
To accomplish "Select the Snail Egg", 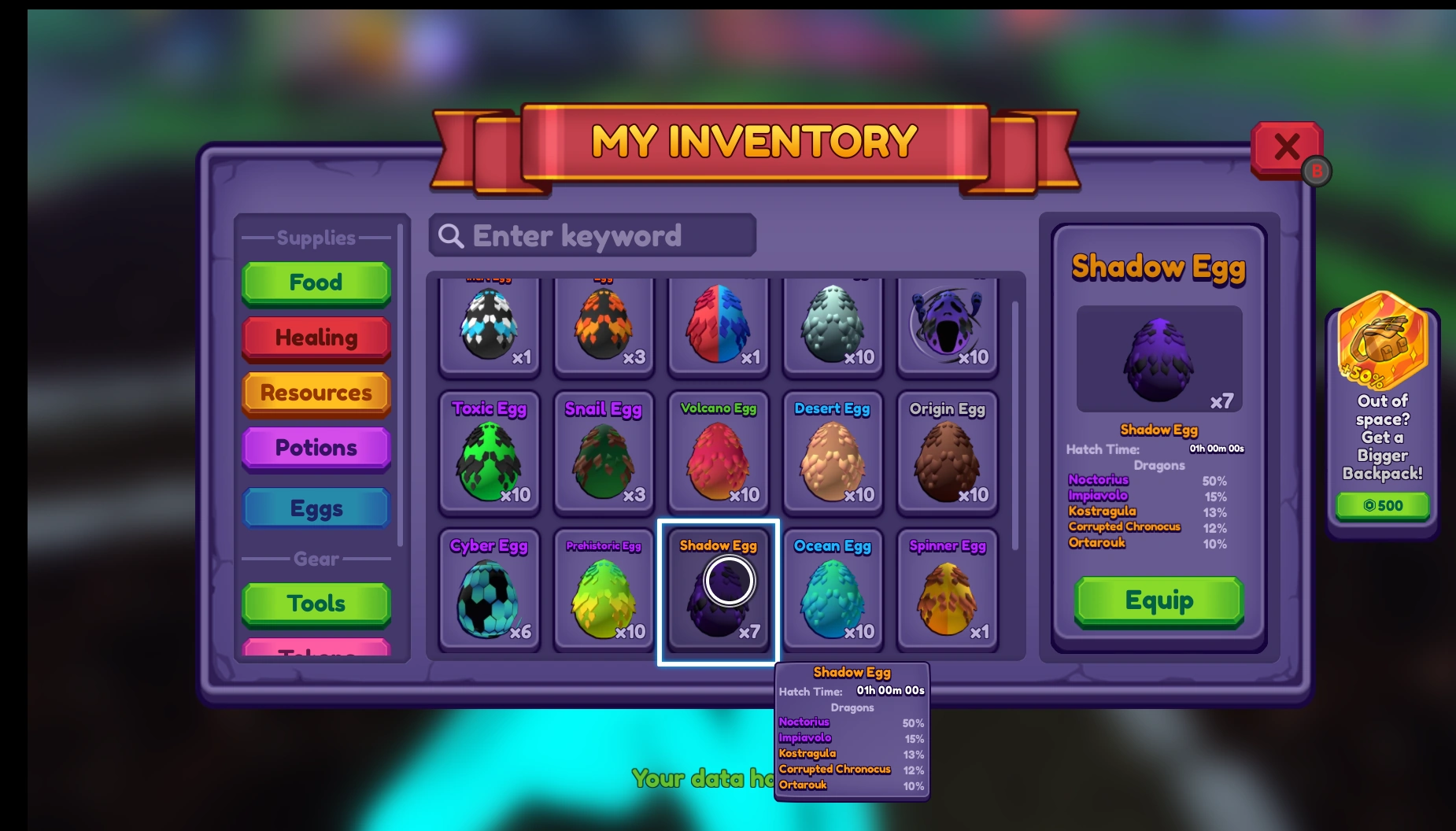I will tap(603, 455).
